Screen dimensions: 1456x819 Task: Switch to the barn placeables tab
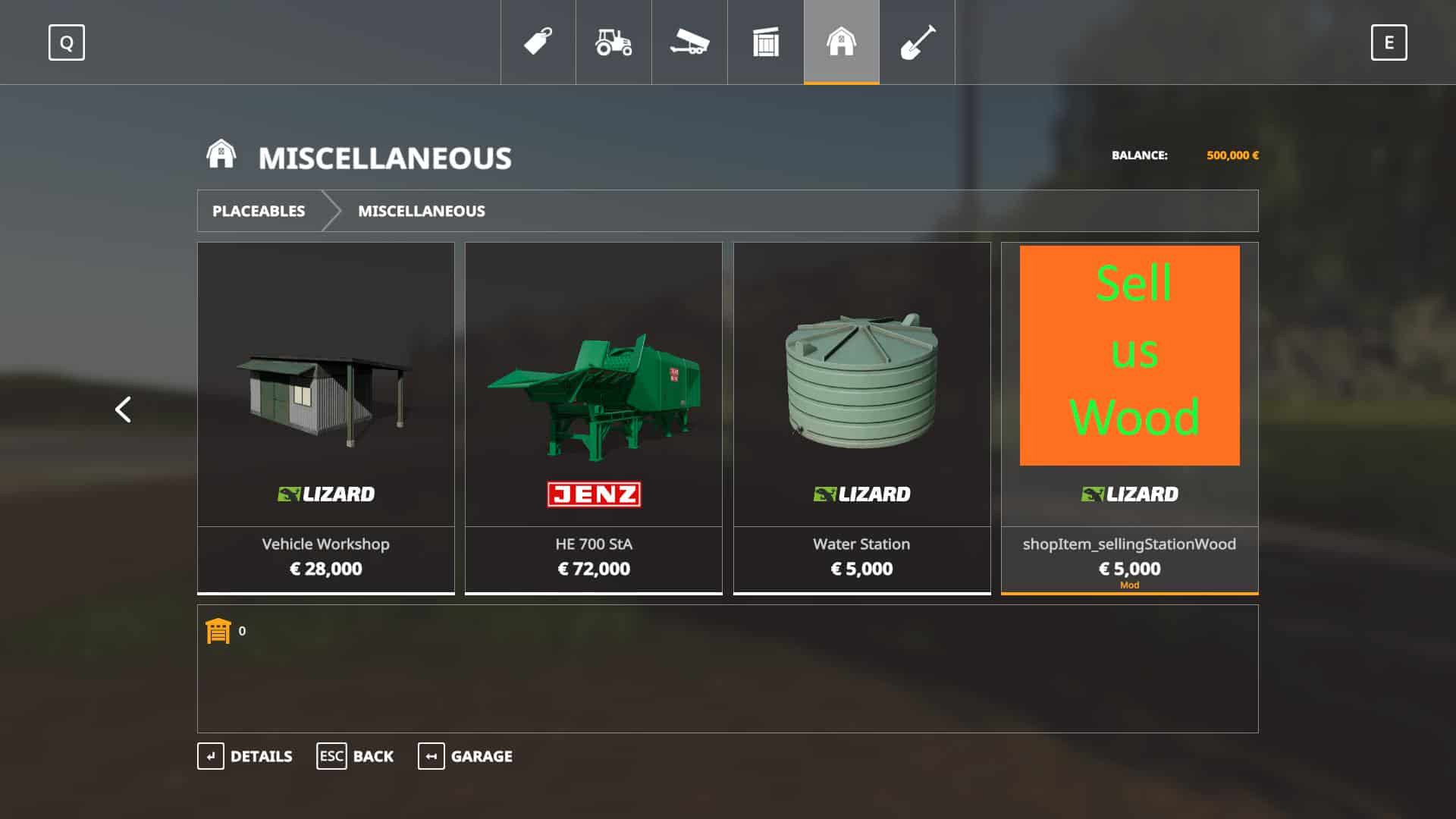(x=842, y=42)
